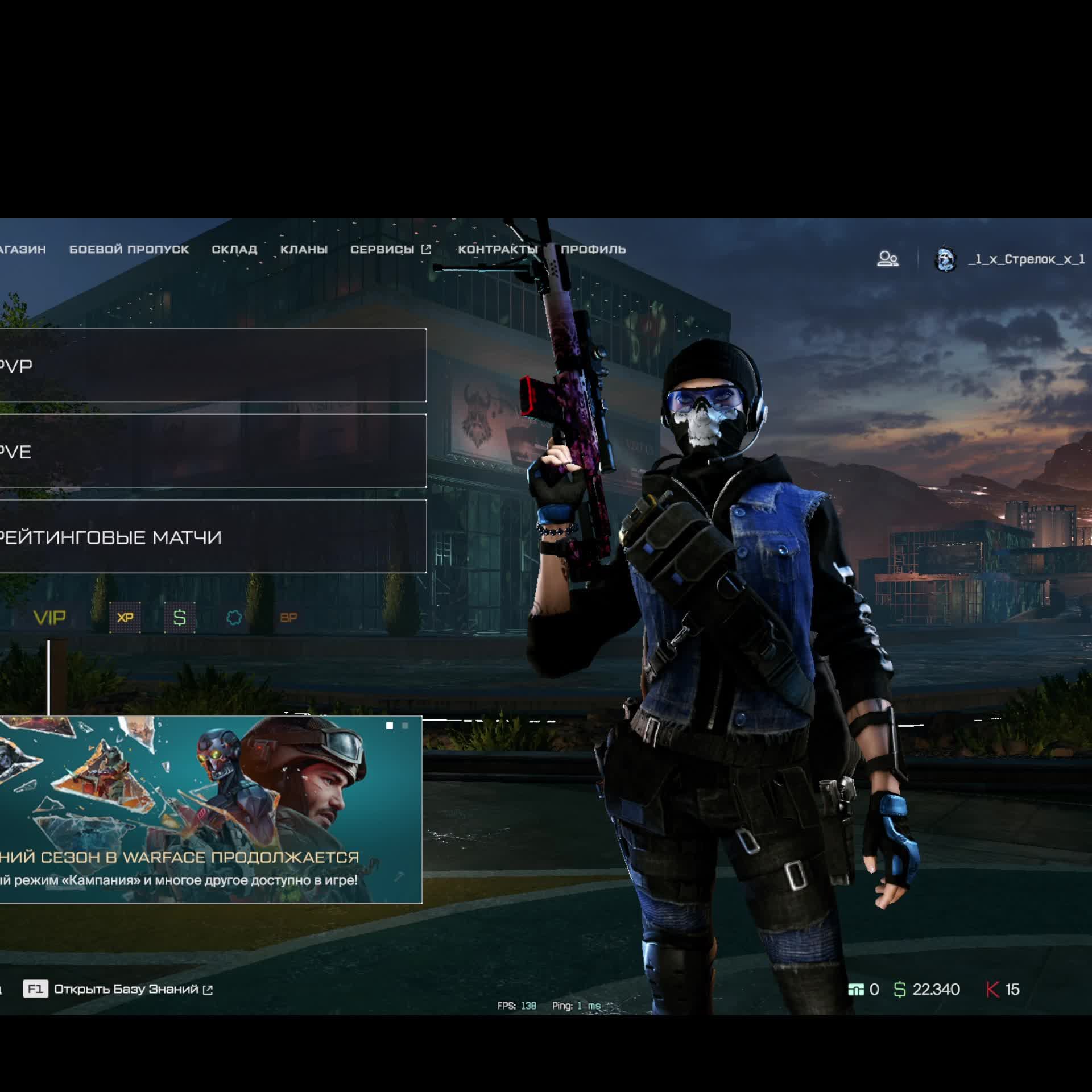Viewport: 1092px width, 1092px height.
Task: Open the Сервисы external link
Action: tap(390, 249)
